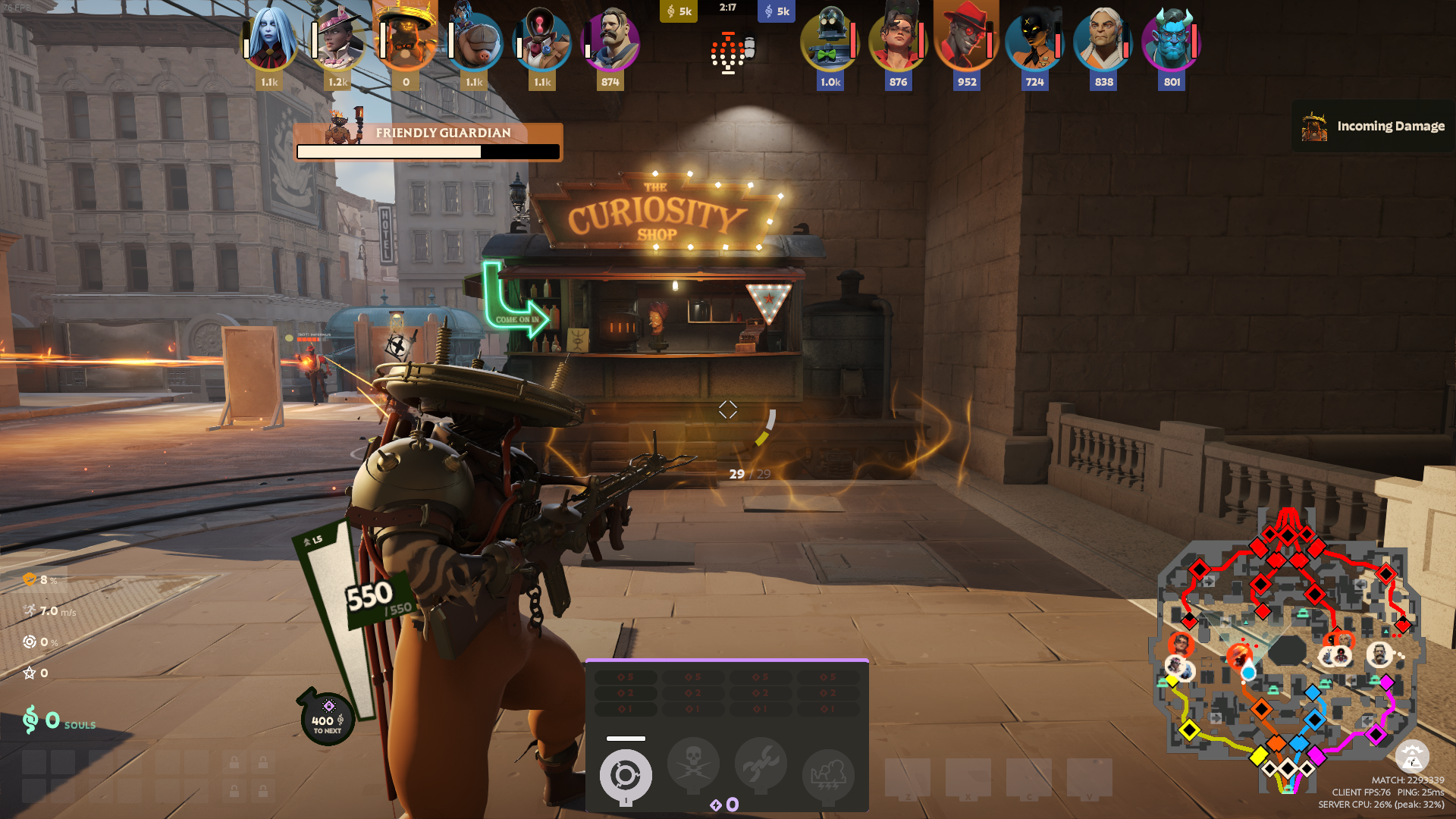Choose the mustached man hero portrait
Image resolution: width=1456 pixels, height=819 pixels.
610,39
